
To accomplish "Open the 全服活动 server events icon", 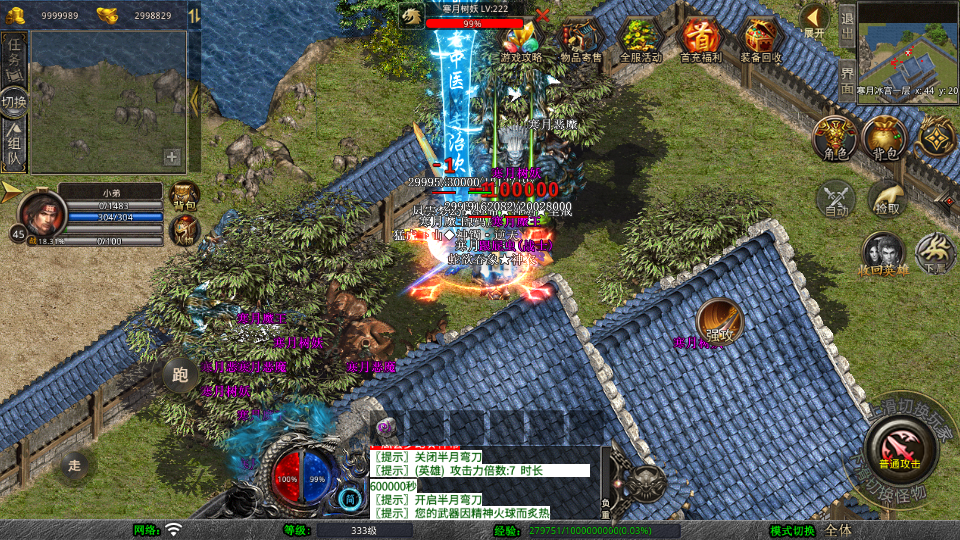I will click(640, 40).
